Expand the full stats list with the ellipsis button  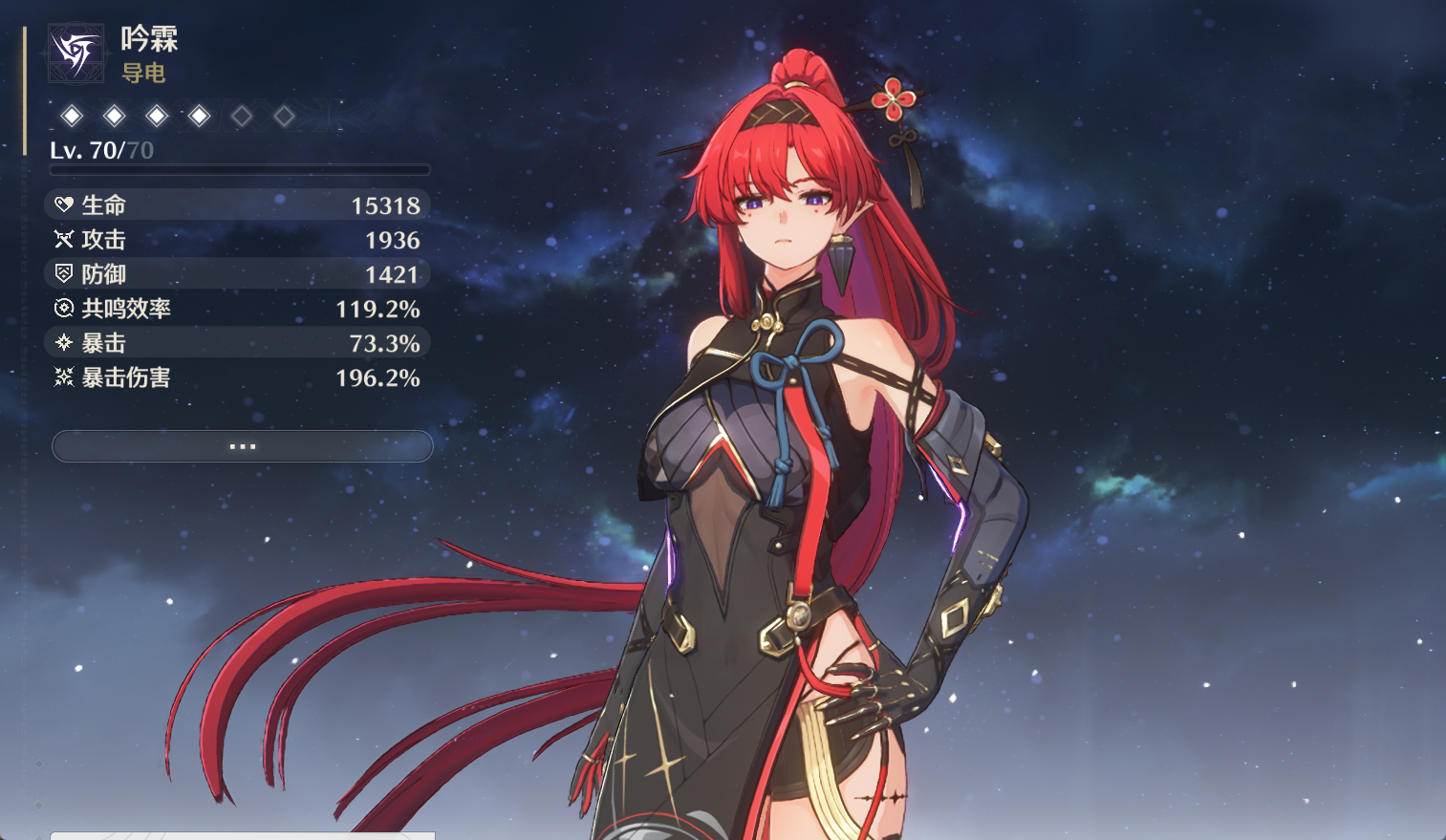(x=242, y=446)
